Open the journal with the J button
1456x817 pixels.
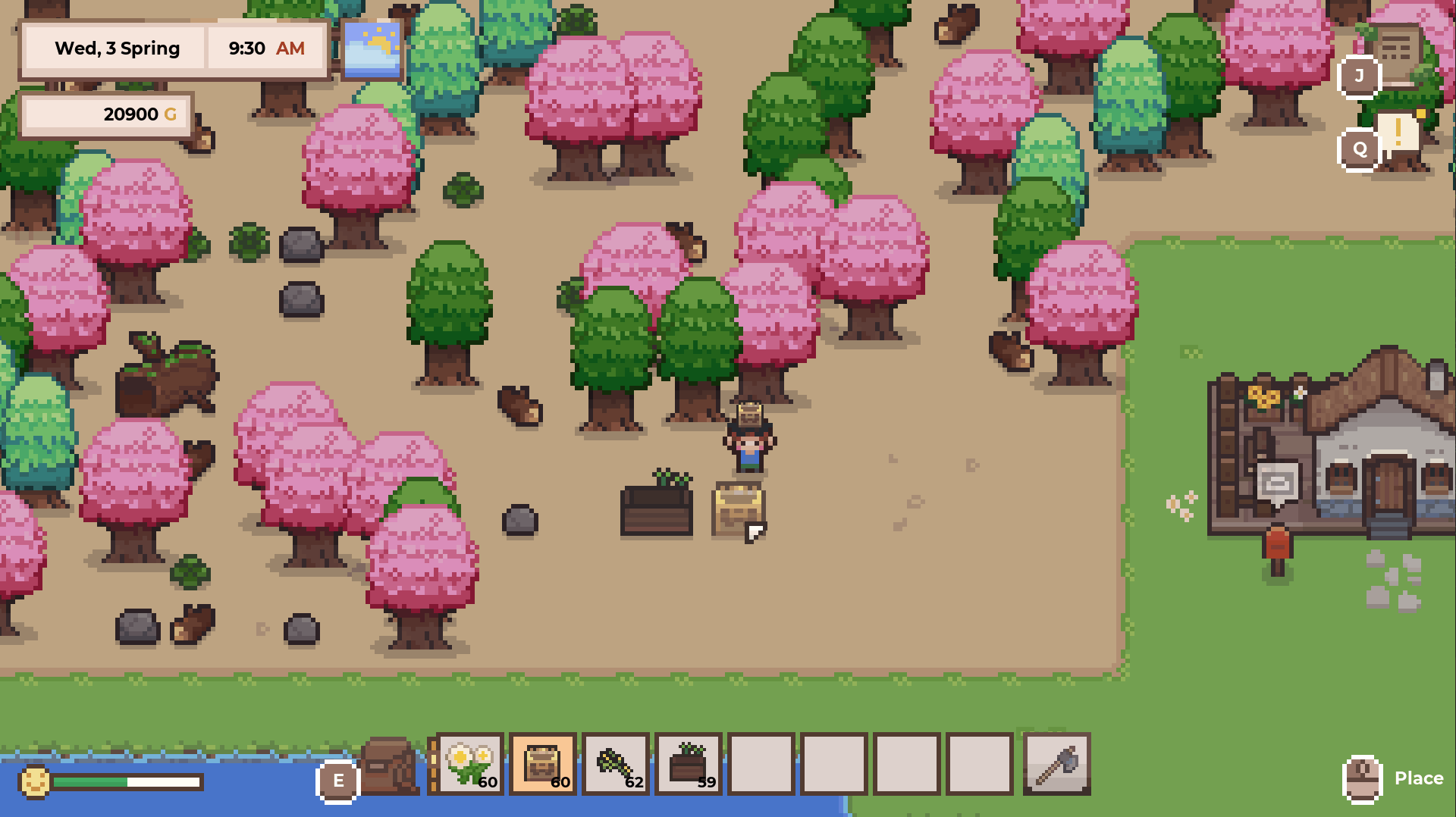coord(1358,75)
